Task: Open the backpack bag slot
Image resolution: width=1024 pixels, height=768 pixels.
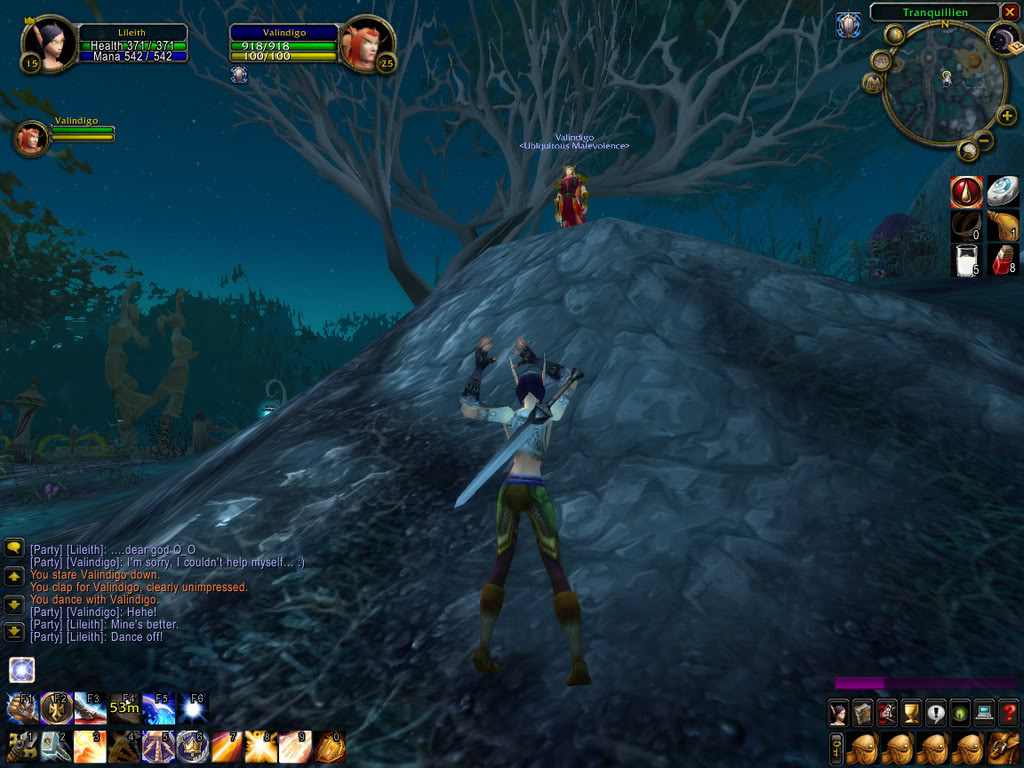Action: [x=1004, y=747]
